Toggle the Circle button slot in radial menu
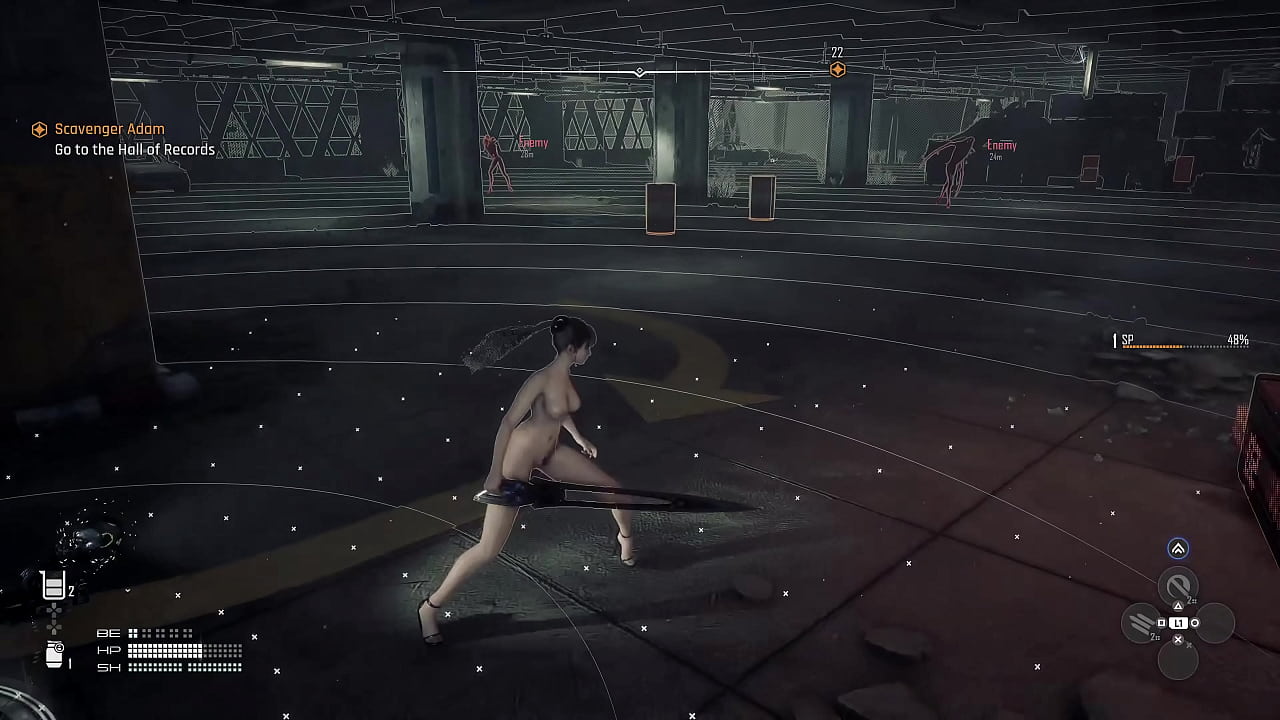This screenshot has height=720, width=1280. (x=1214, y=622)
